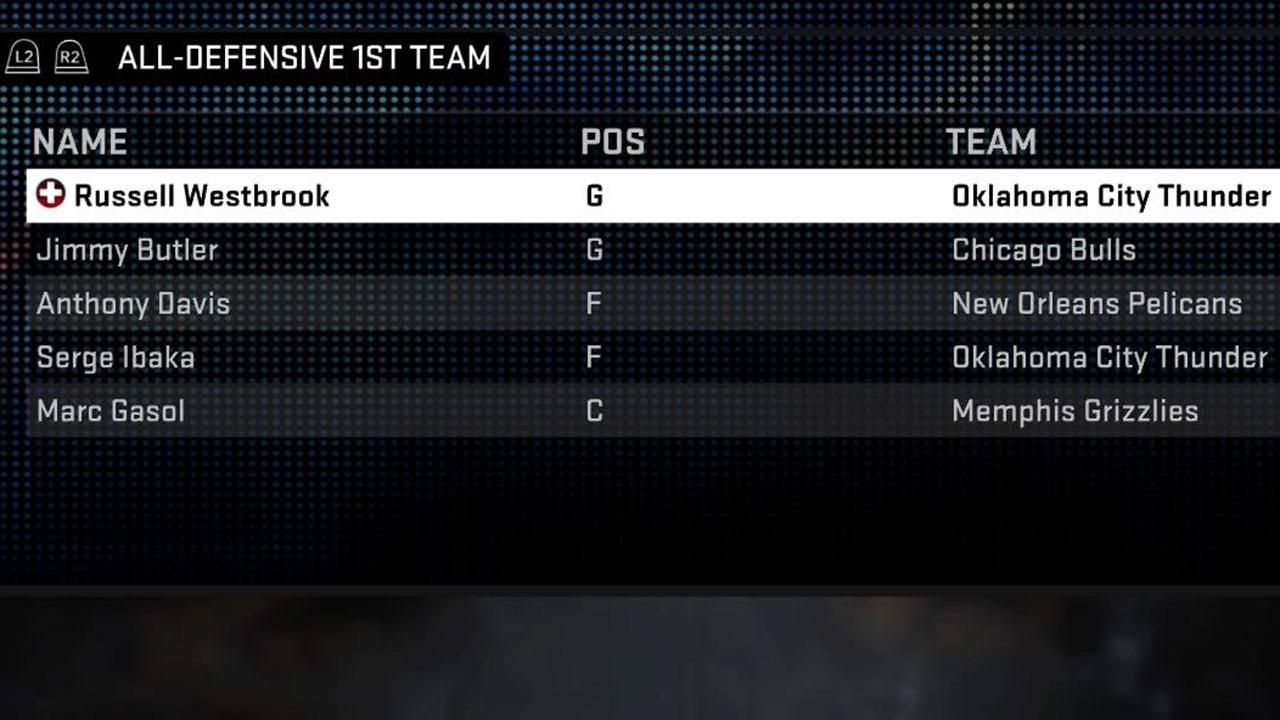
Task: Select Serge Ibaka's row
Action: (115, 358)
